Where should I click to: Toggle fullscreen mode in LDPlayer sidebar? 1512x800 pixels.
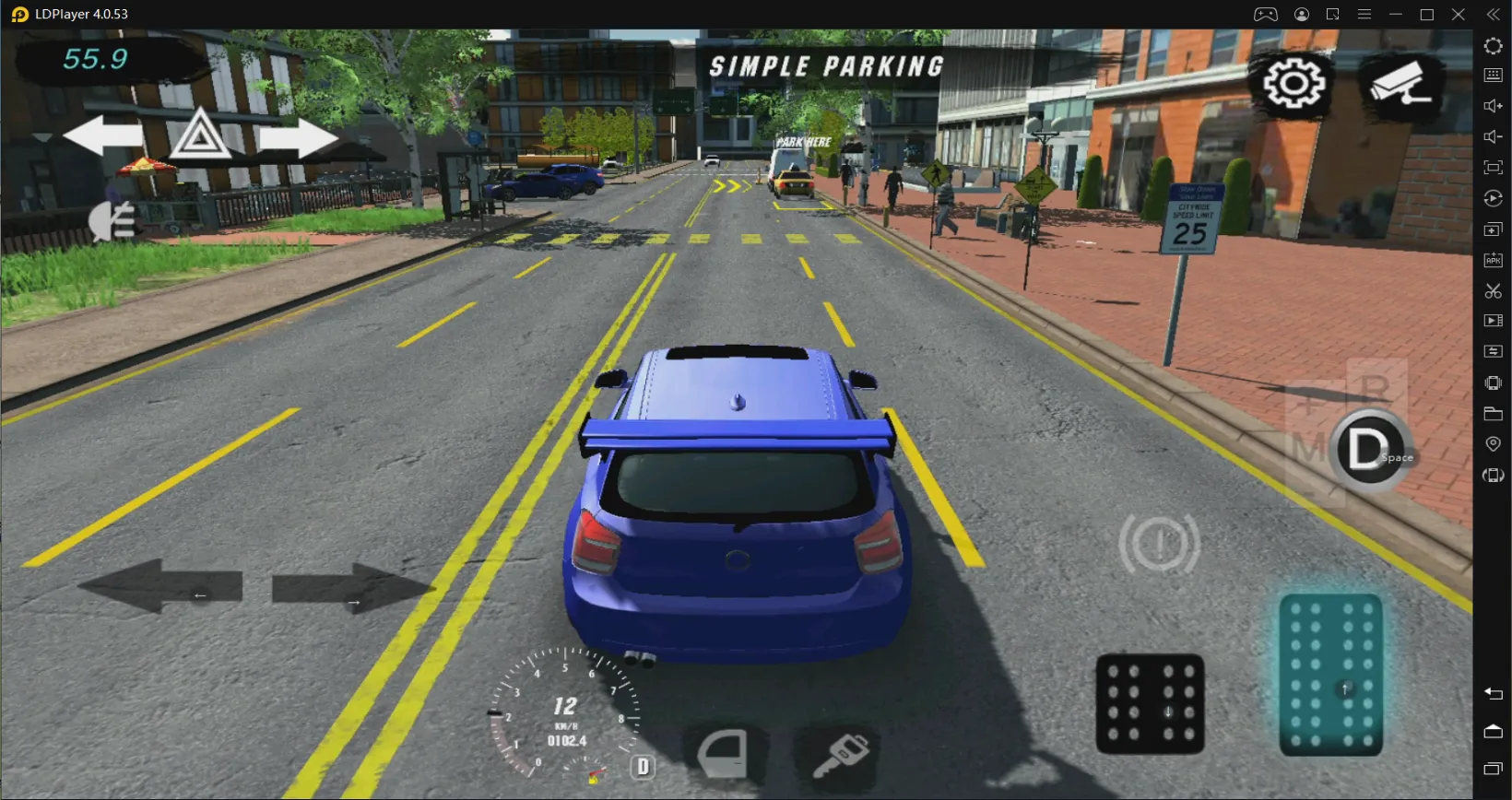[x=1494, y=167]
